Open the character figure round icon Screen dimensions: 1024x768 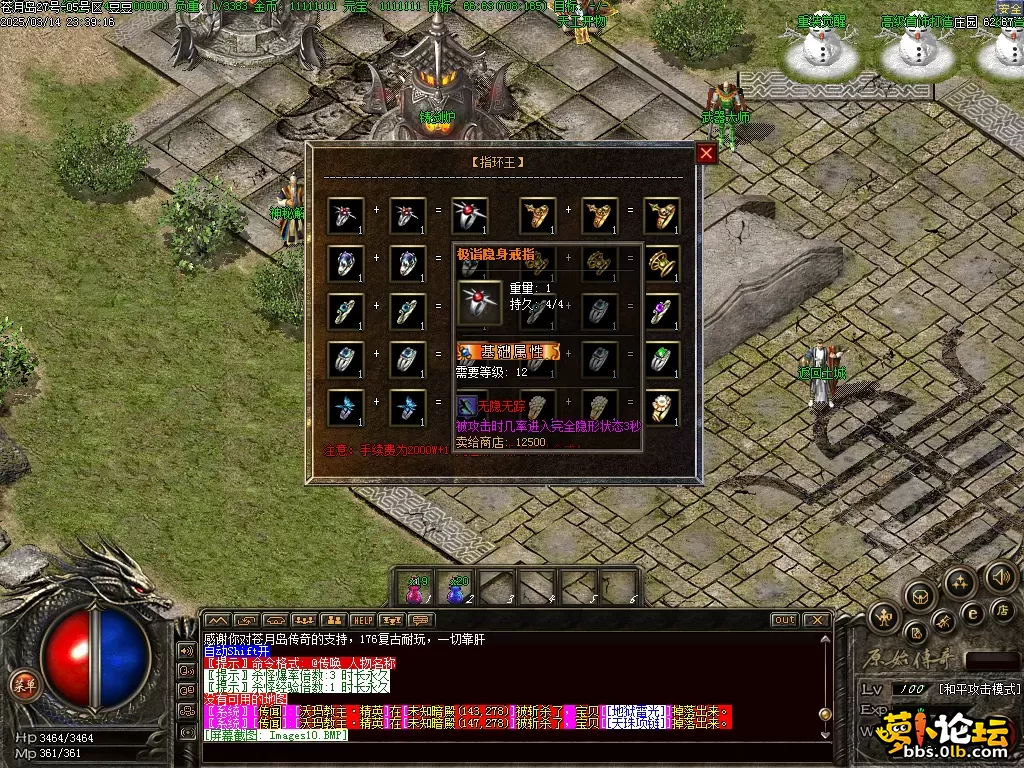point(886,617)
